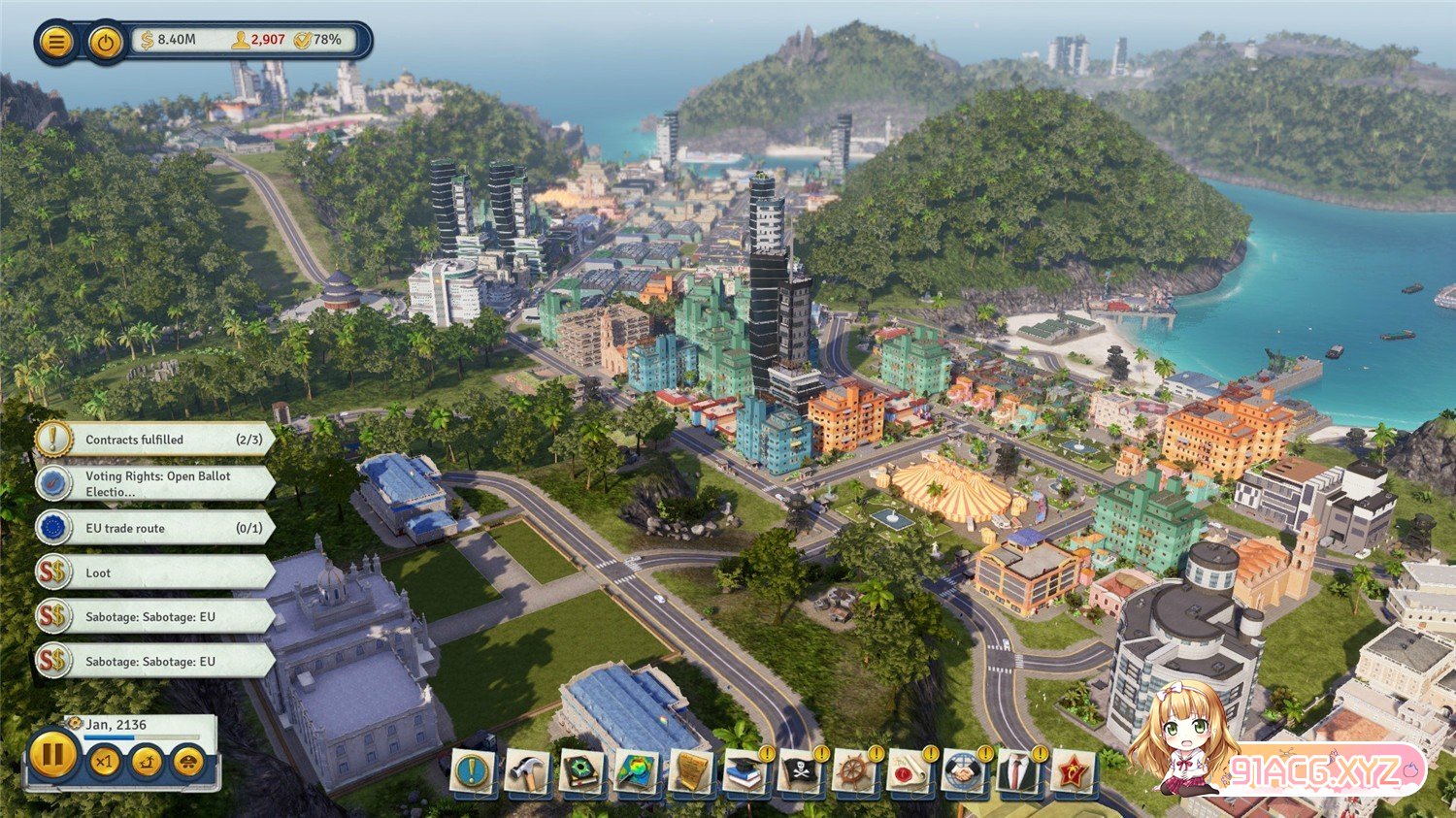This screenshot has width=1456, height=818.
Task: Open the yellow scroll edicts menu
Action: point(691,772)
